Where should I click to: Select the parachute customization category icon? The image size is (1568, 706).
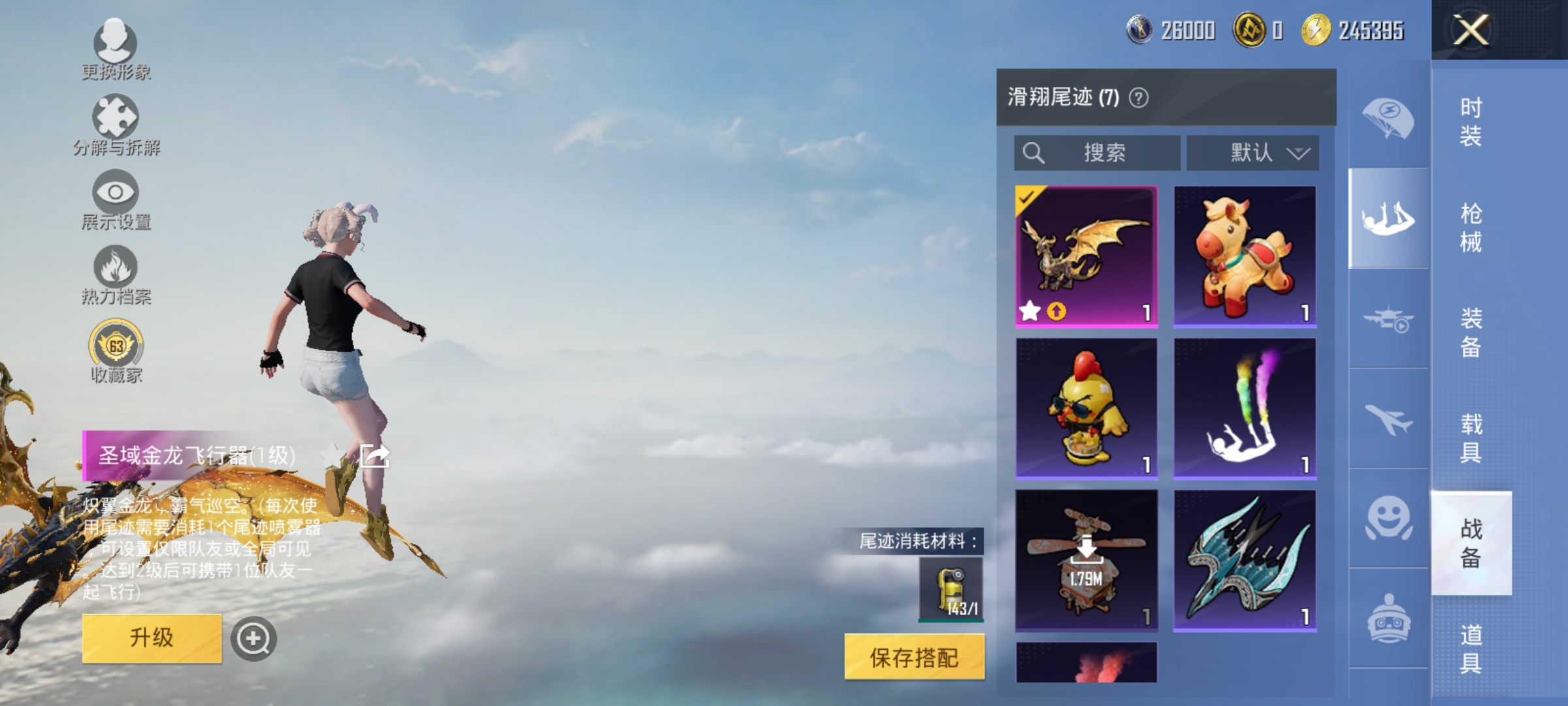point(1388,116)
